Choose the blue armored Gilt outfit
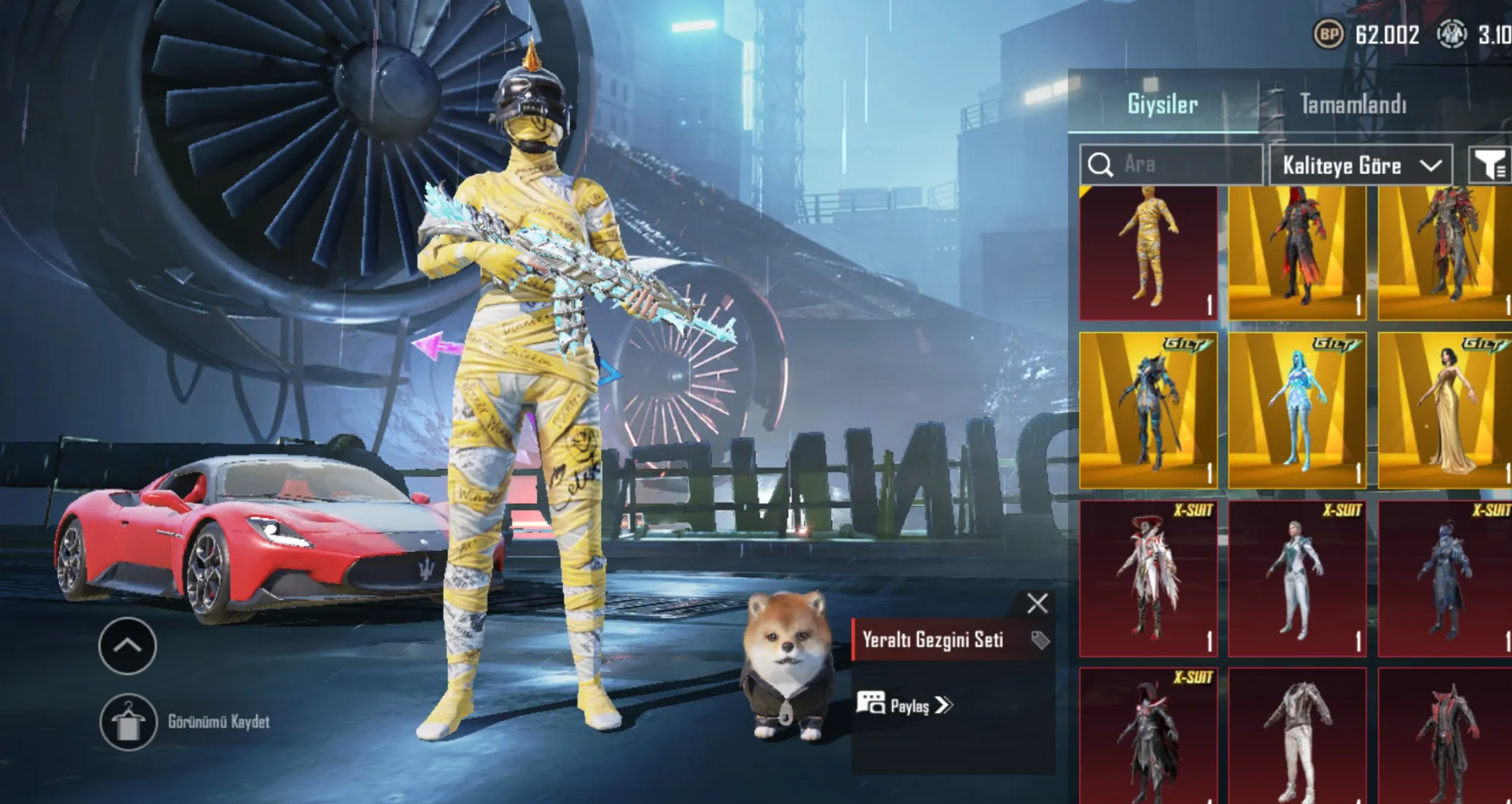Image resolution: width=1512 pixels, height=804 pixels. point(1148,411)
